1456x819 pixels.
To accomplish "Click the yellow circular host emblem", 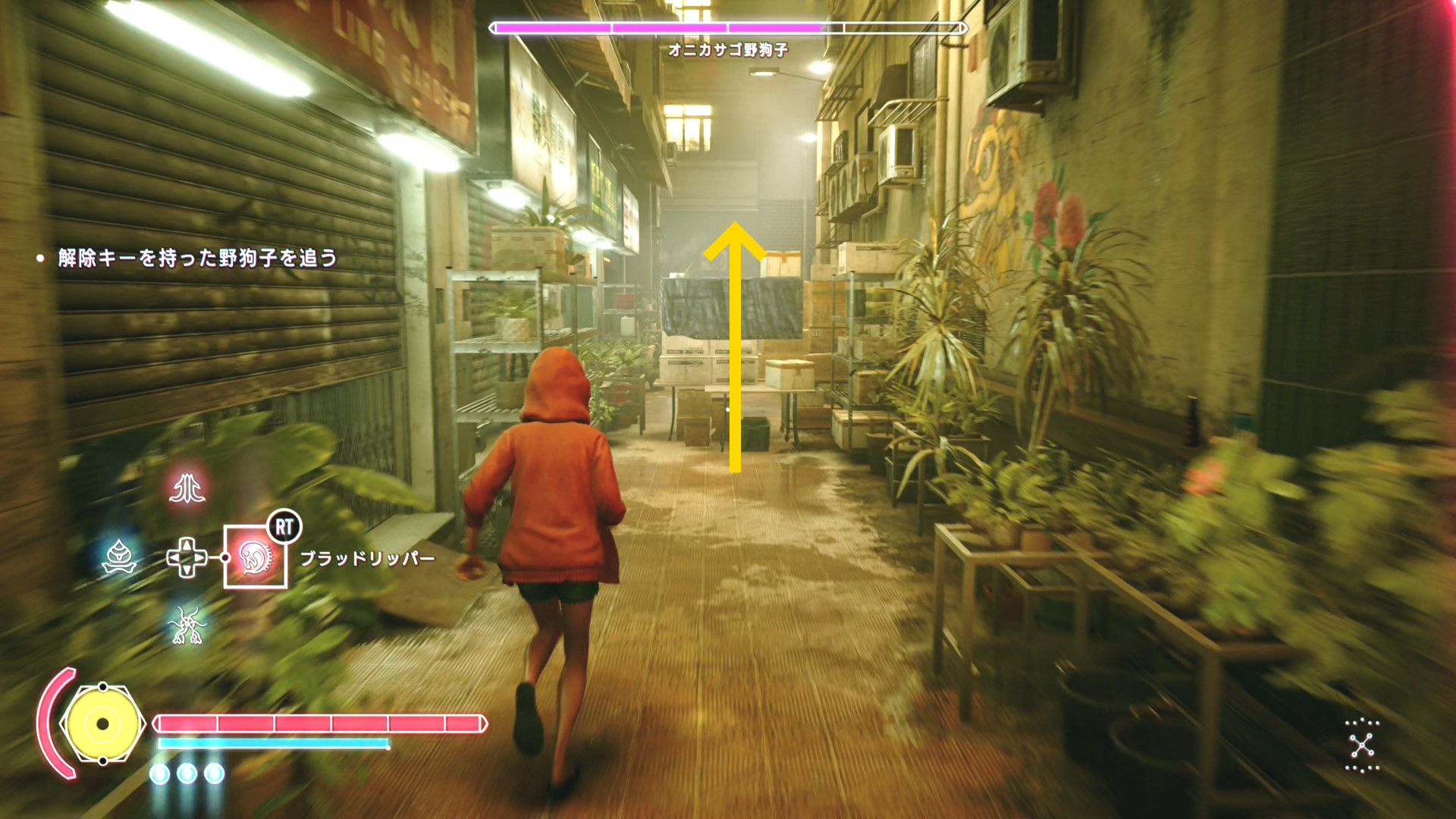I will pyautogui.click(x=102, y=724).
